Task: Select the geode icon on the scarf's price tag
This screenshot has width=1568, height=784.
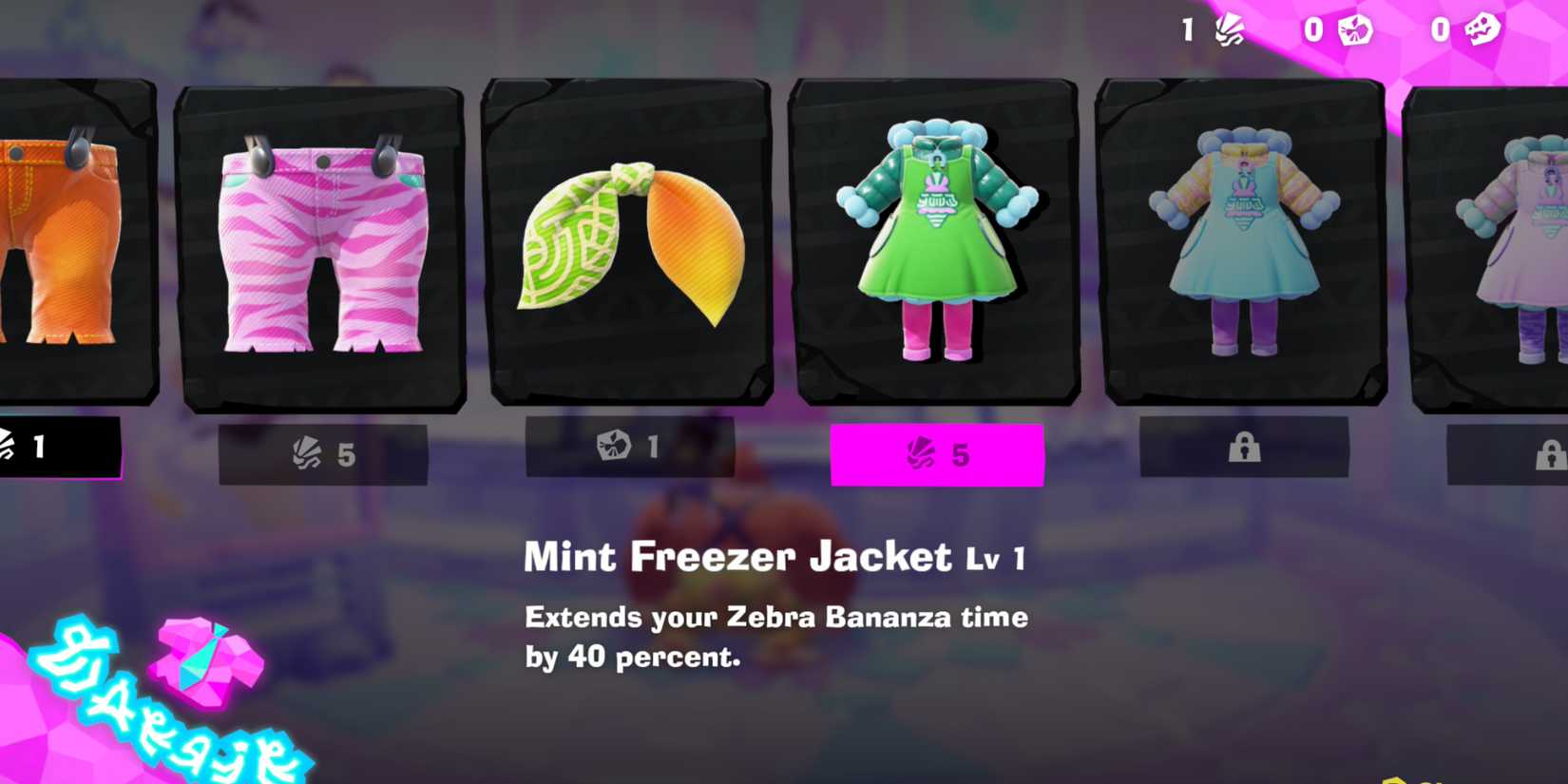Action: coord(613,448)
